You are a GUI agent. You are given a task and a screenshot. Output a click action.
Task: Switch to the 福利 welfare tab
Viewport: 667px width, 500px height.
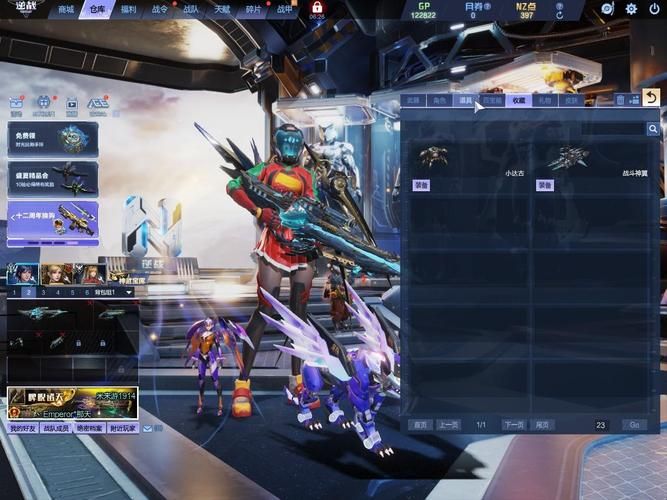[x=128, y=10]
